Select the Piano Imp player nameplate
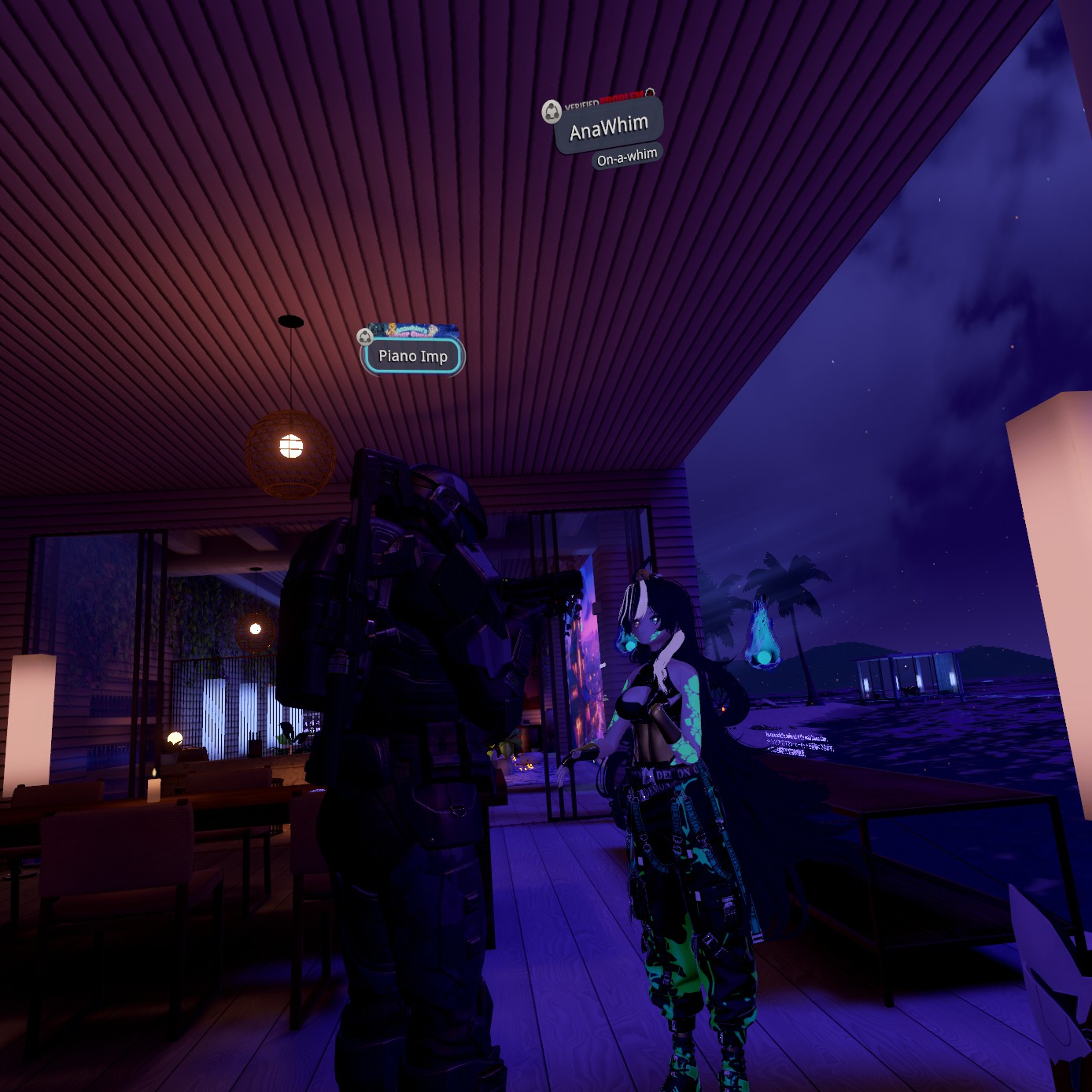Viewport: 1092px width, 1092px height. click(413, 356)
